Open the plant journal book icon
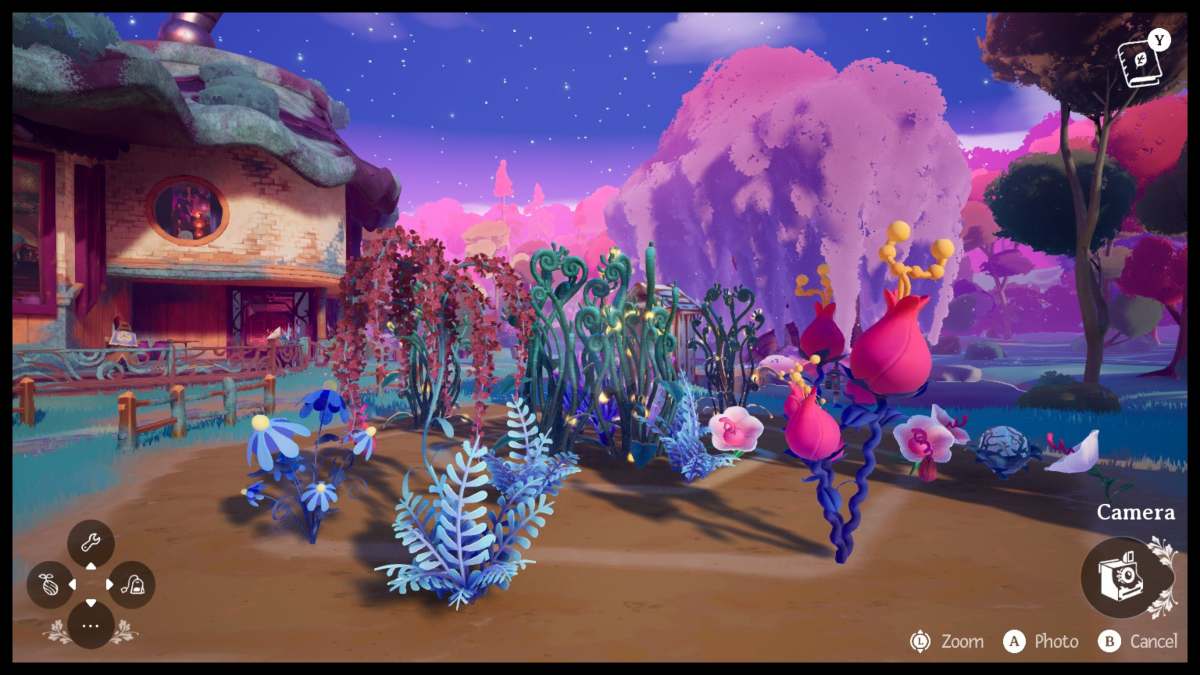Viewport: 1200px width, 675px height. [1139, 64]
